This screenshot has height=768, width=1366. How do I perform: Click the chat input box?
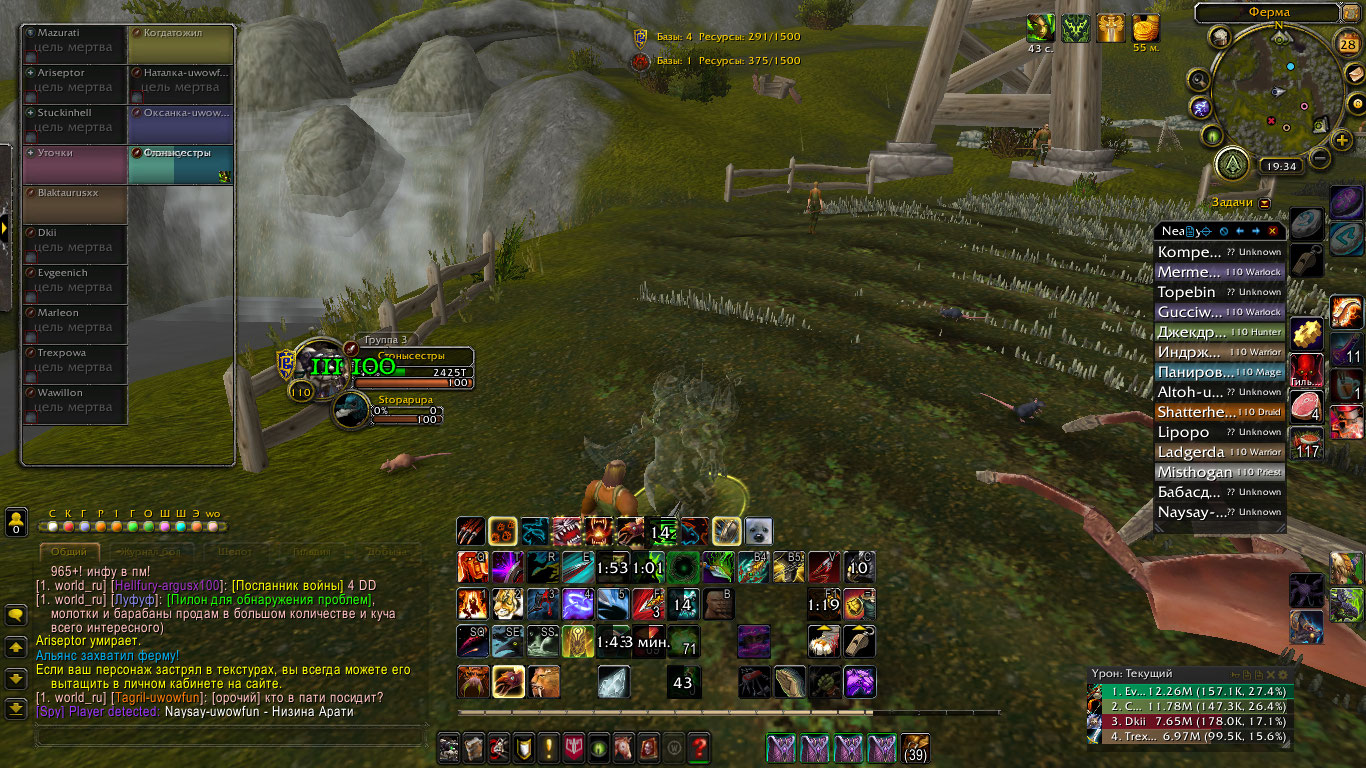(x=230, y=736)
